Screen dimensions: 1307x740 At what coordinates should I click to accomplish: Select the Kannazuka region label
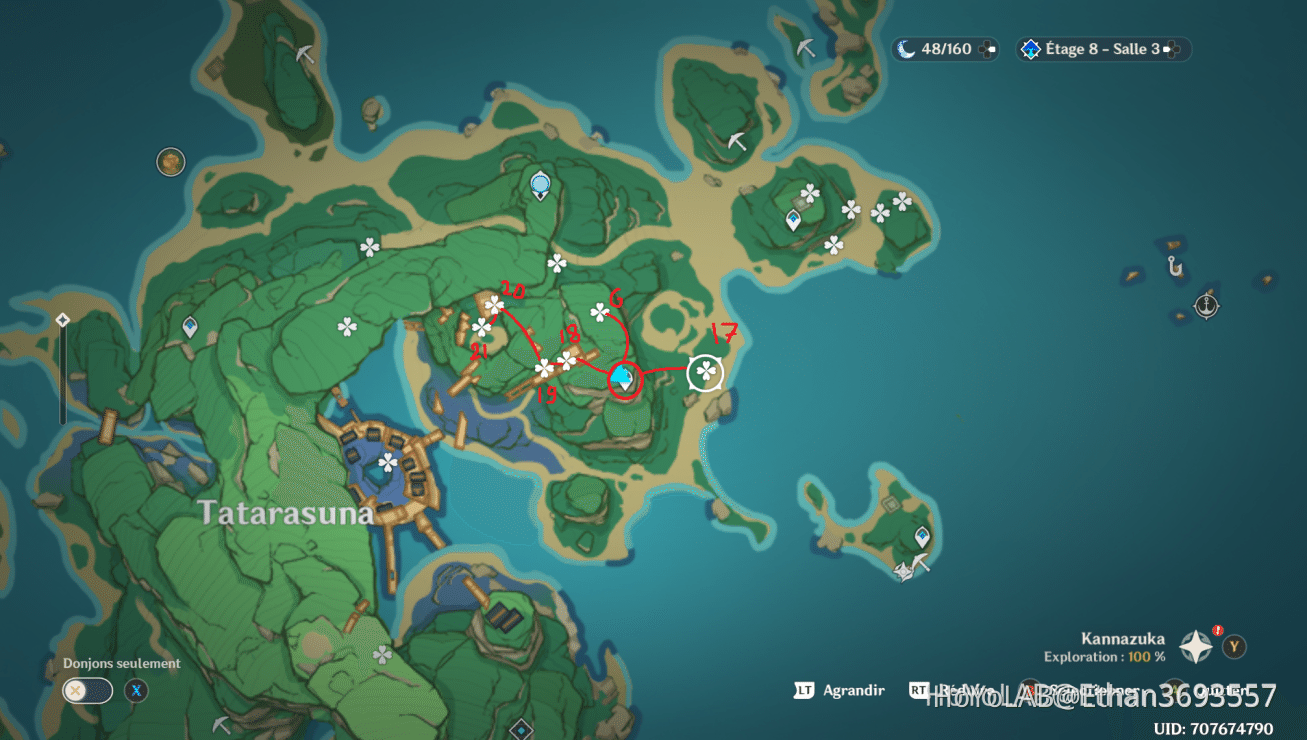pos(1124,637)
